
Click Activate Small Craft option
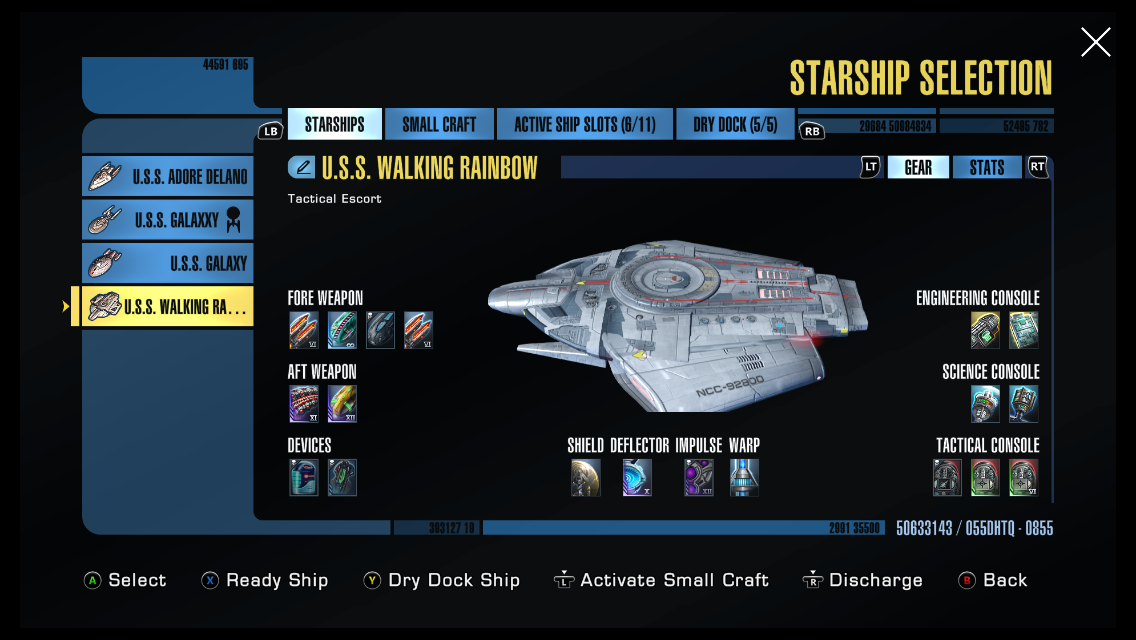pos(661,580)
